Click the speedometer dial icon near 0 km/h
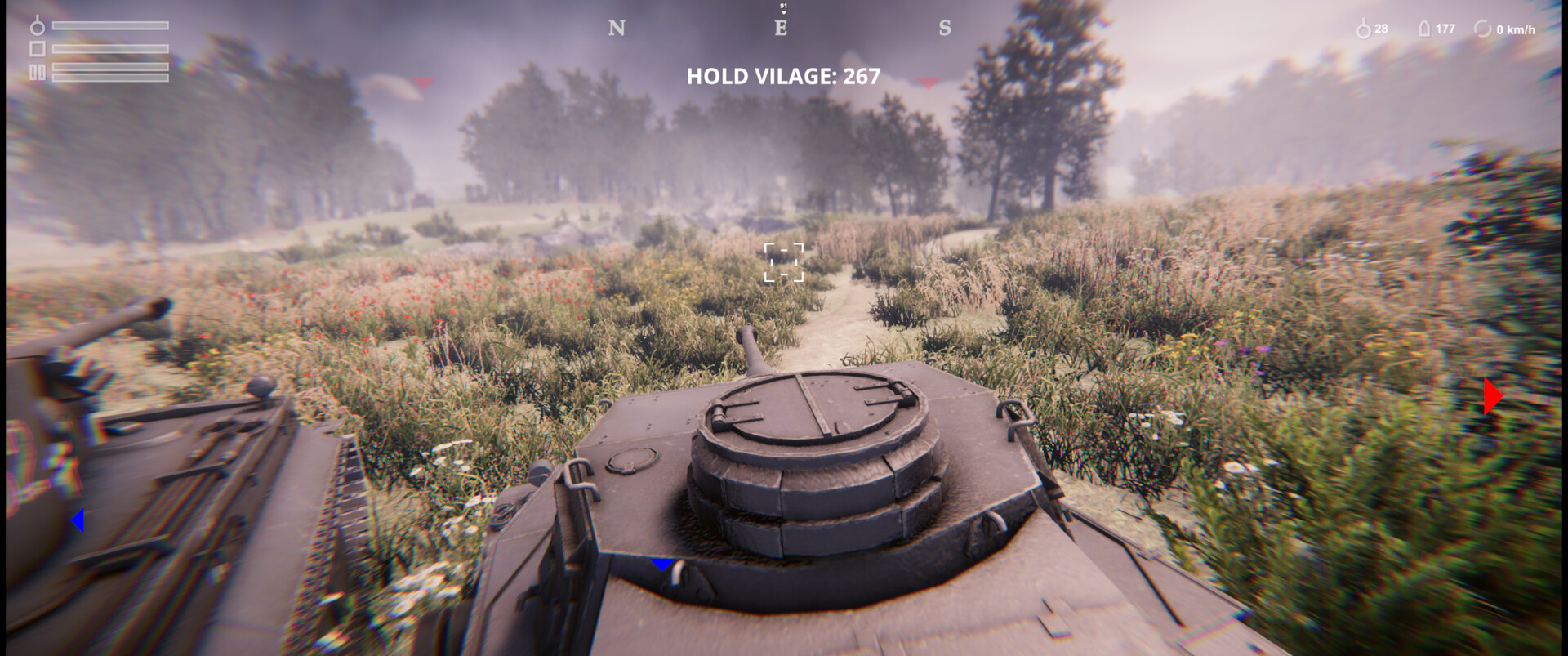Viewport: 1568px width, 656px height. click(1483, 29)
